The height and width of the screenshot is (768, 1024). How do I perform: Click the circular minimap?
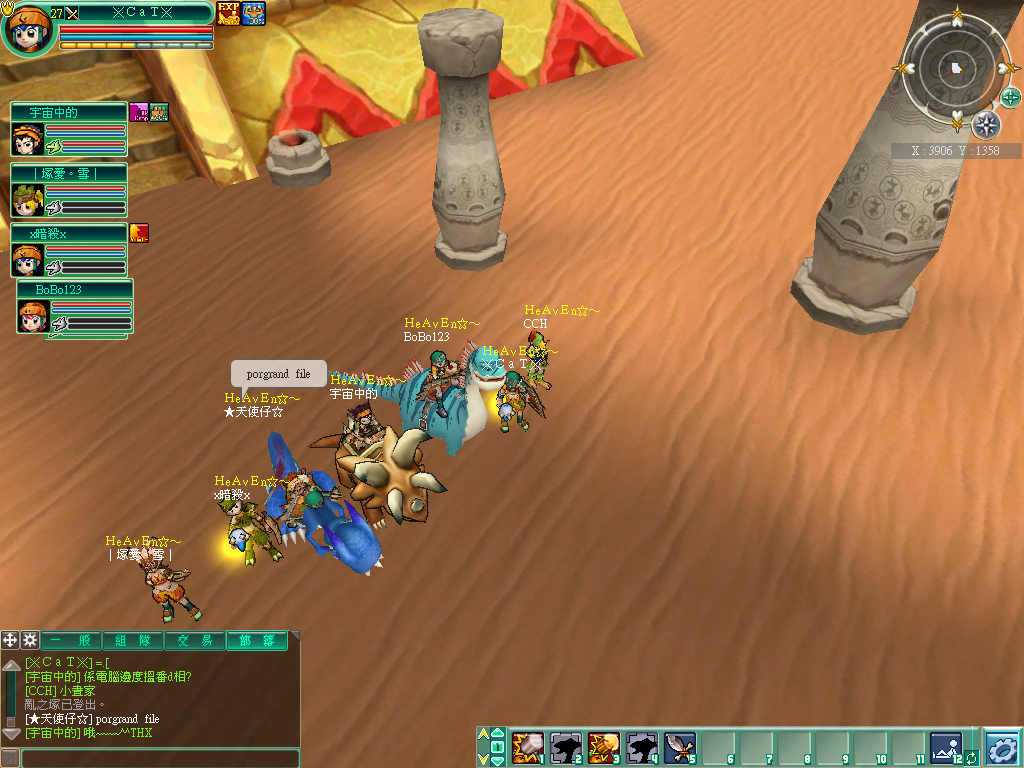coord(957,68)
